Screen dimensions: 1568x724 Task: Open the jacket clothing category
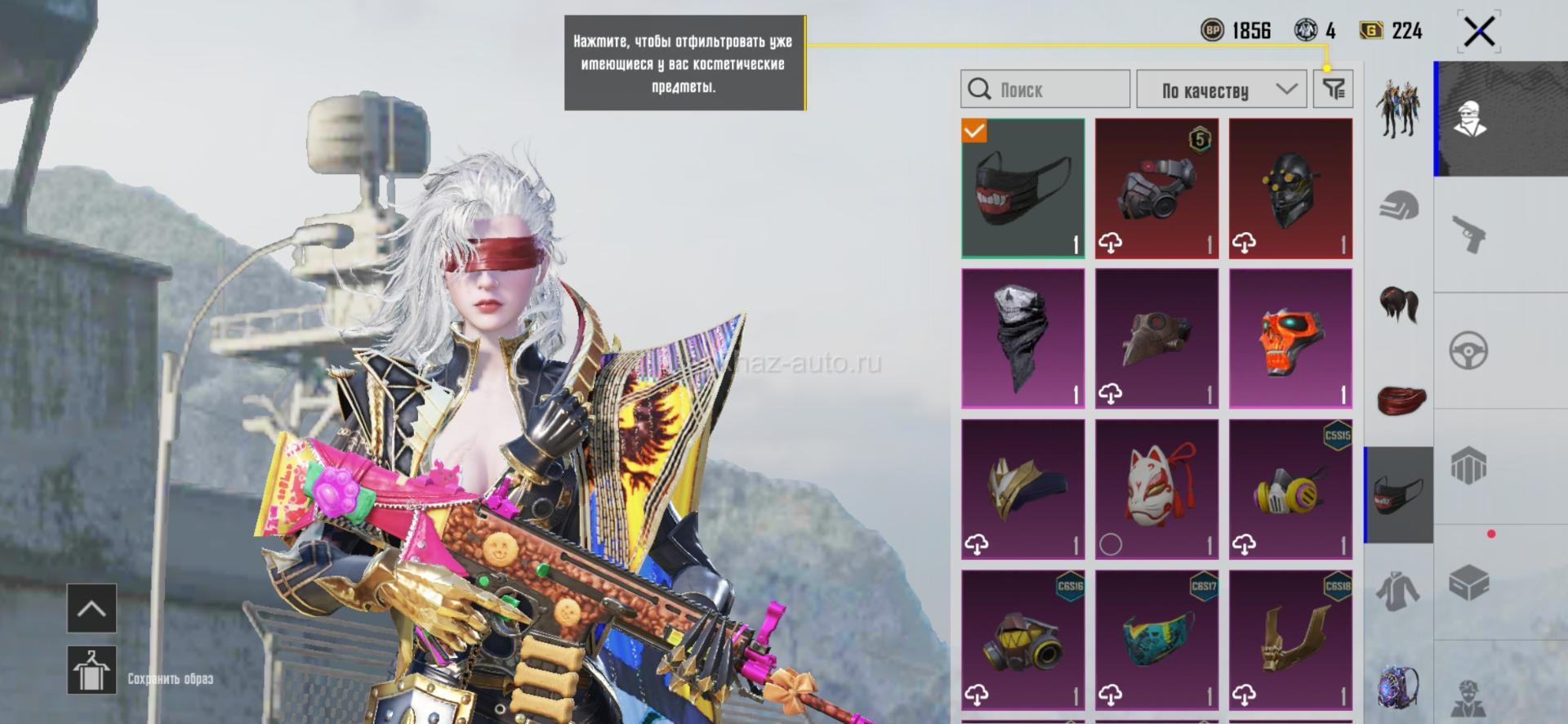click(x=1400, y=591)
